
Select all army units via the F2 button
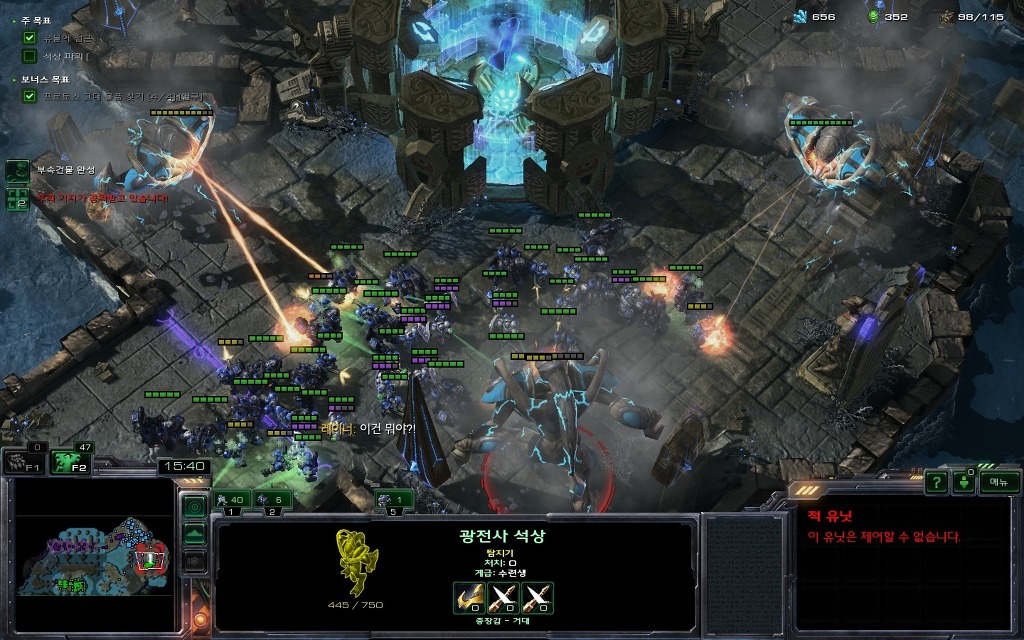tap(70, 462)
